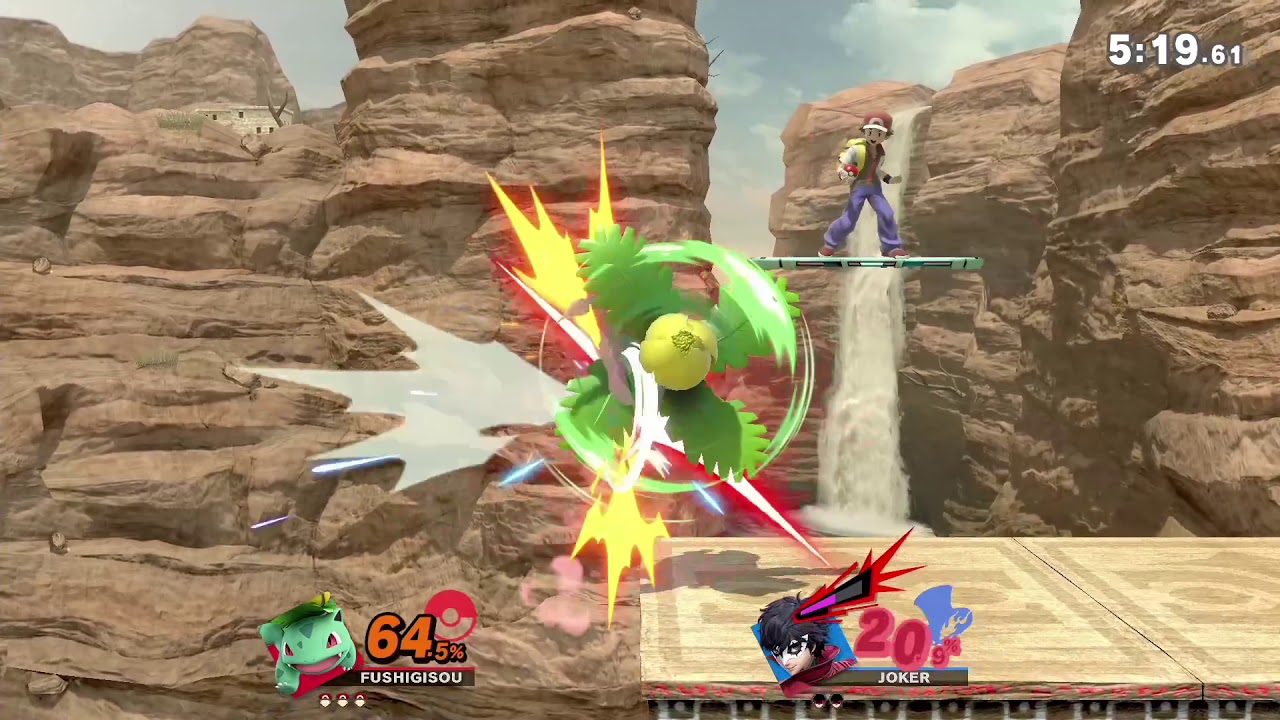Select Fushigisou's first Pokéball stock icon

[x=327, y=699]
